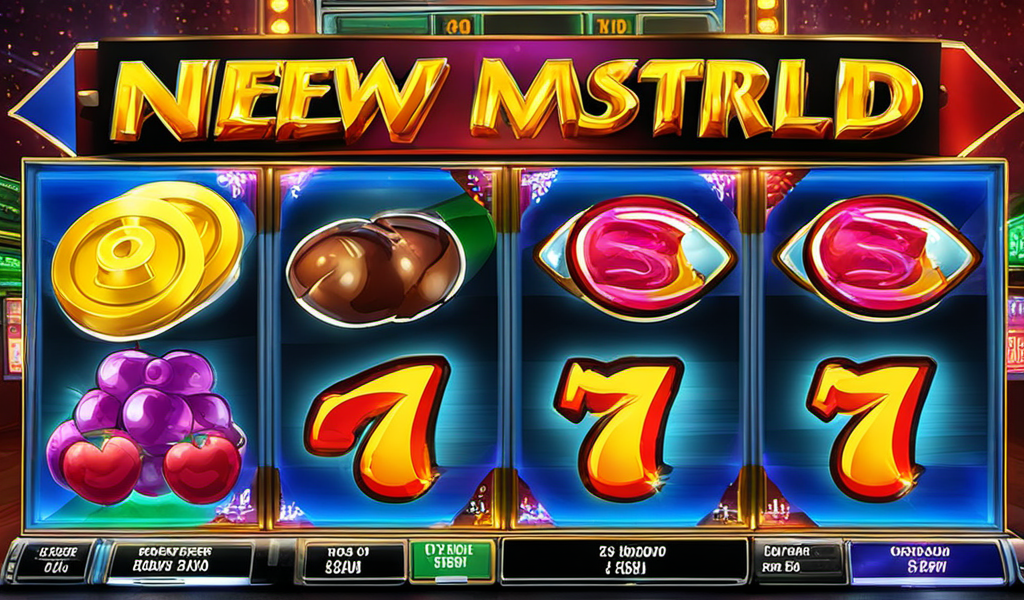Select the small grey button at bottom left
The image size is (1024, 600).
(x=51, y=562)
